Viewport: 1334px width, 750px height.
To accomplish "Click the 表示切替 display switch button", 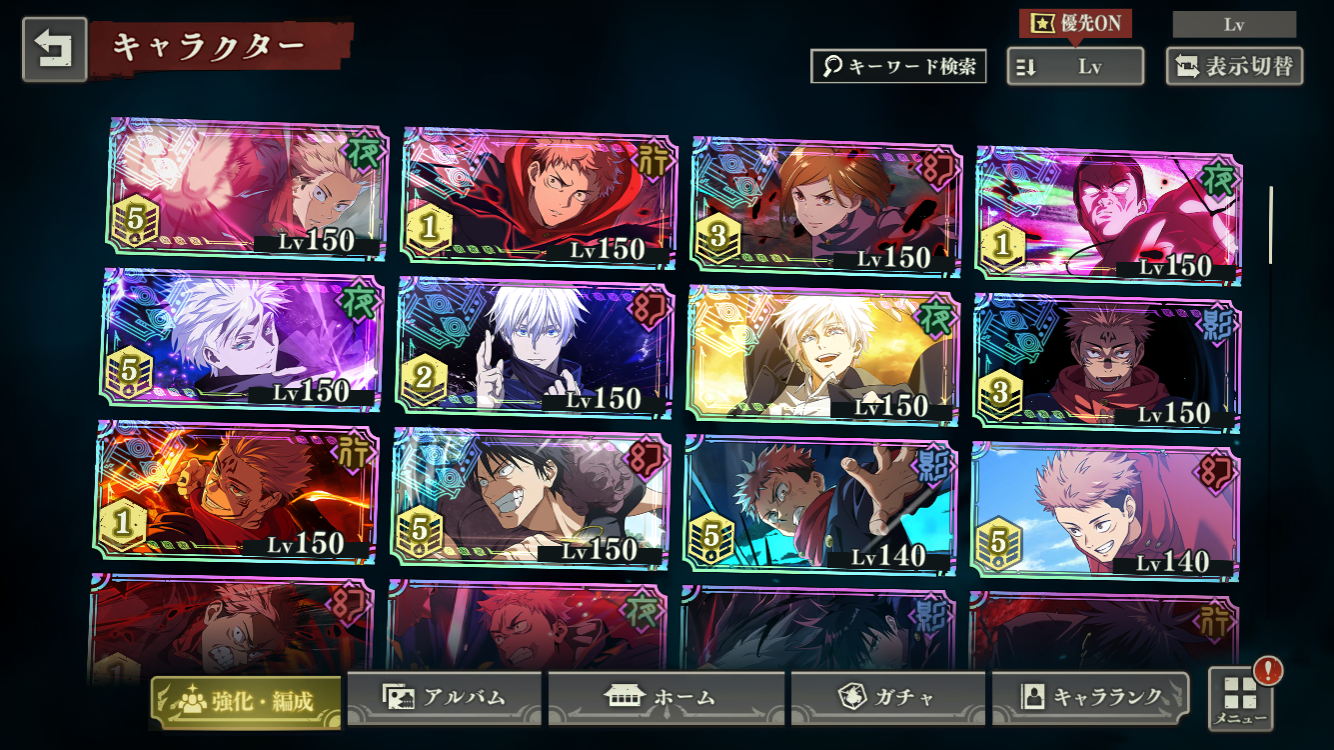I will tap(1234, 67).
